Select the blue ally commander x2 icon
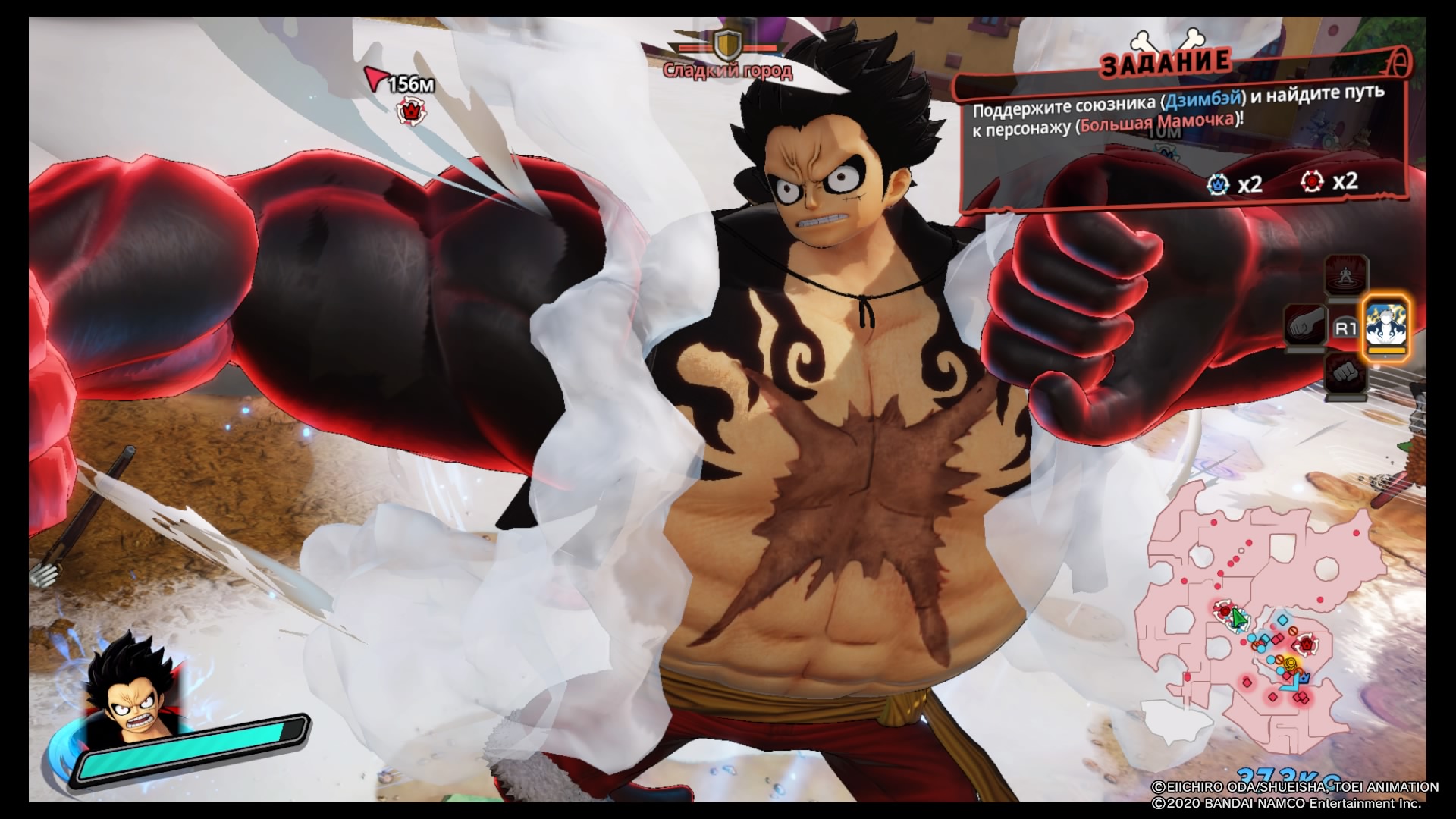Image resolution: width=1456 pixels, height=819 pixels. (x=1219, y=184)
